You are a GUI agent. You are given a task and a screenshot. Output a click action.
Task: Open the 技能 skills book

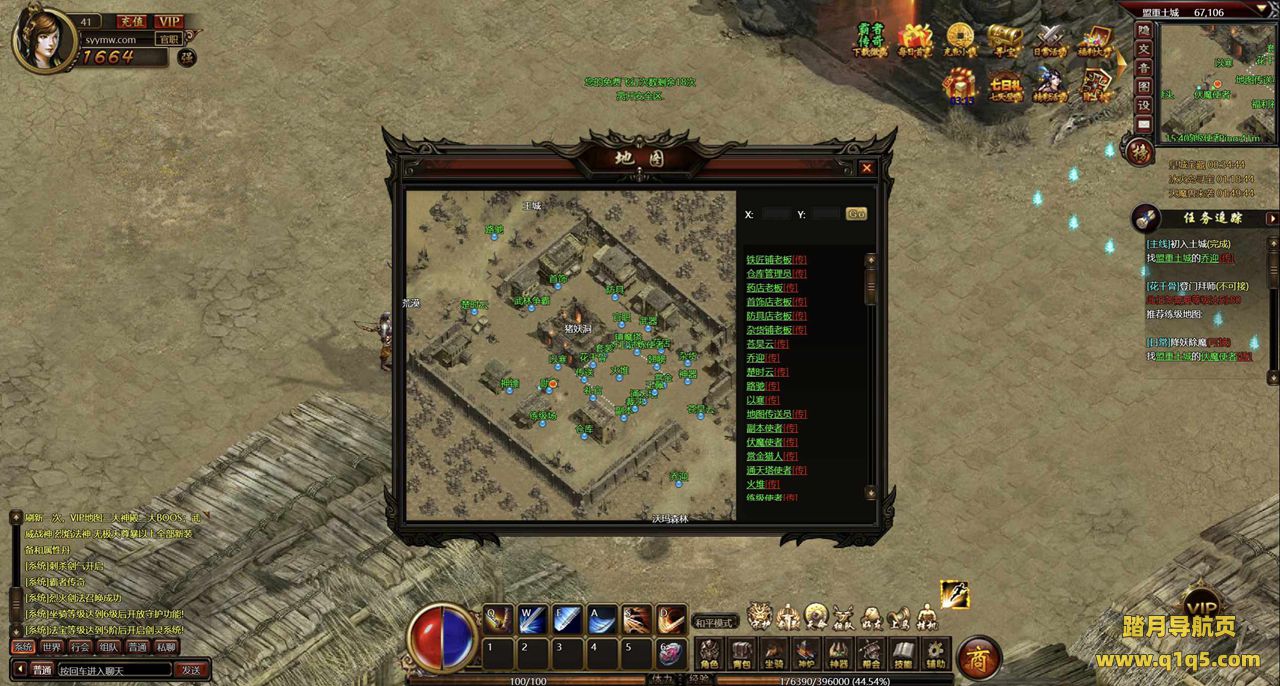pyautogui.click(x=903, y=654)
